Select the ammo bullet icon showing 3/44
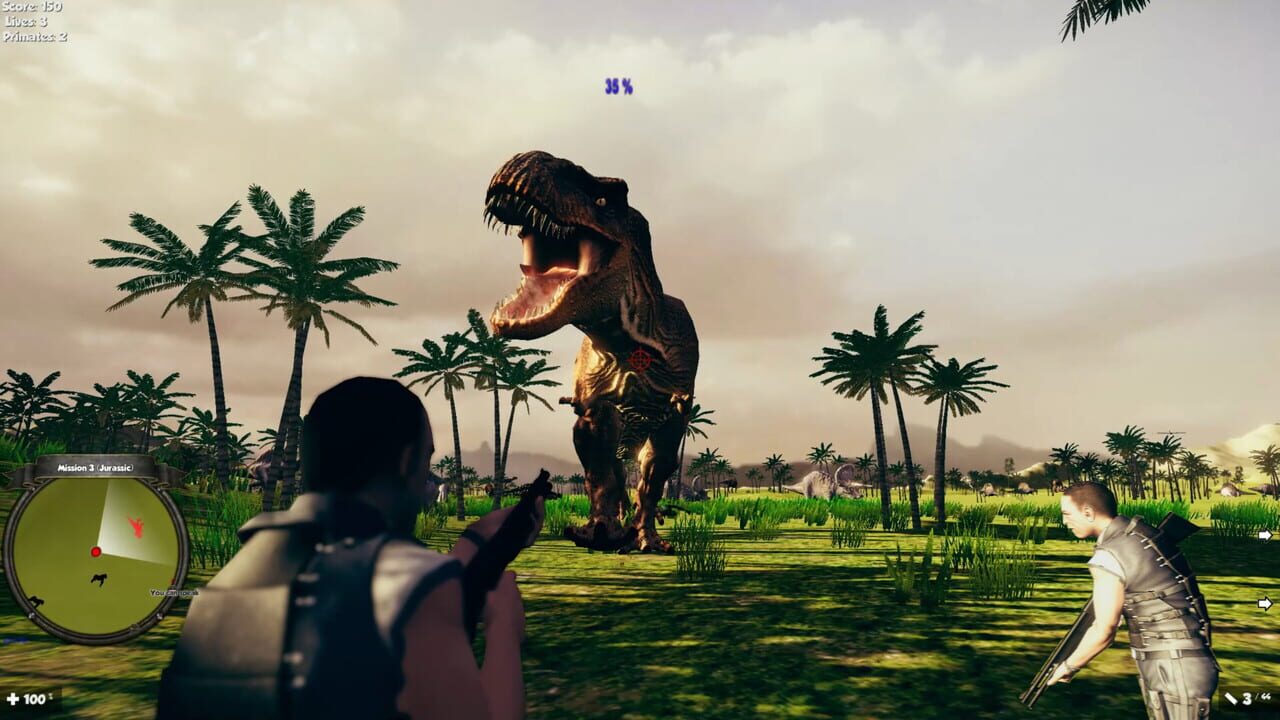 [x=1233, y=698]
